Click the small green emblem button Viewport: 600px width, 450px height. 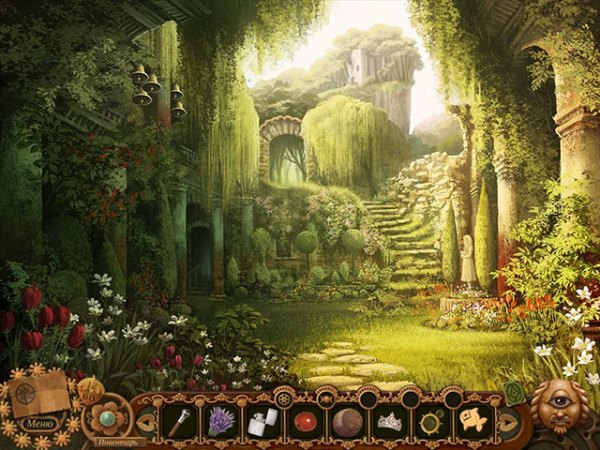tap(513, 393)
